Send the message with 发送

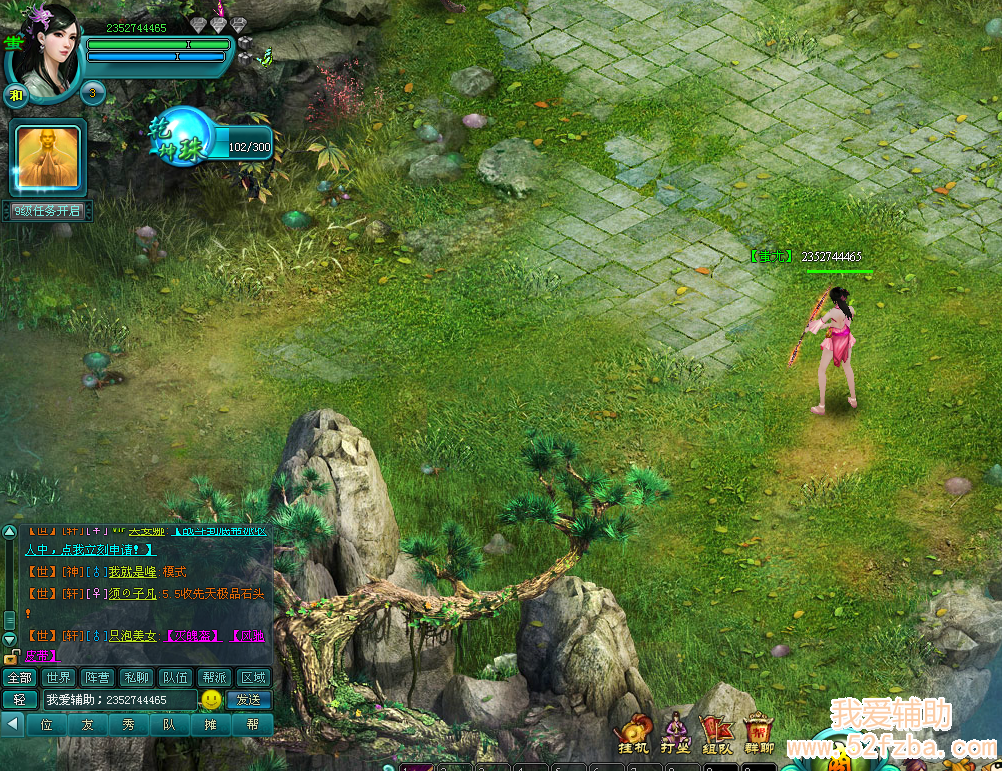click(249, 700)
